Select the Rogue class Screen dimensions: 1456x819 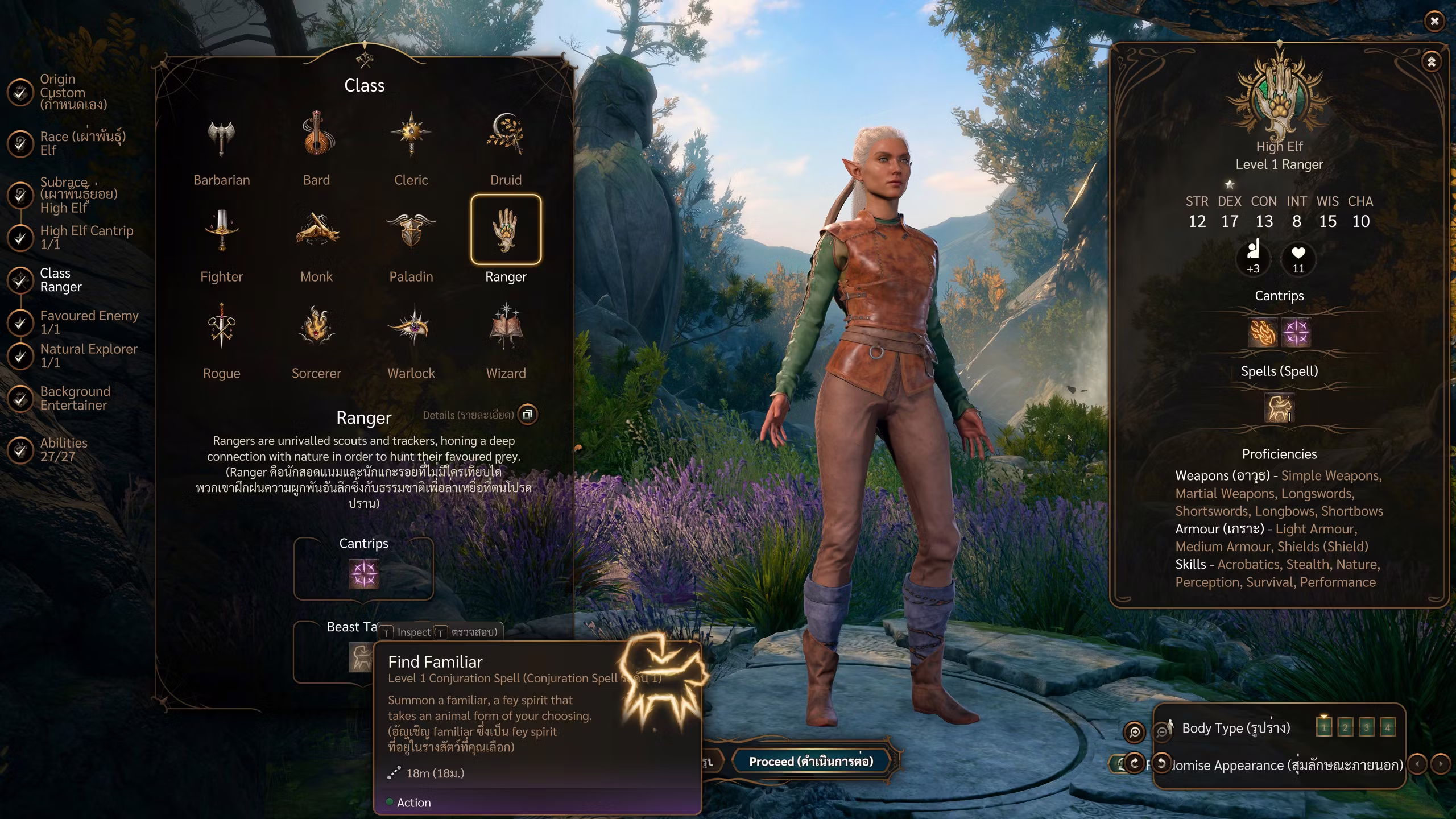pos(221,328)
